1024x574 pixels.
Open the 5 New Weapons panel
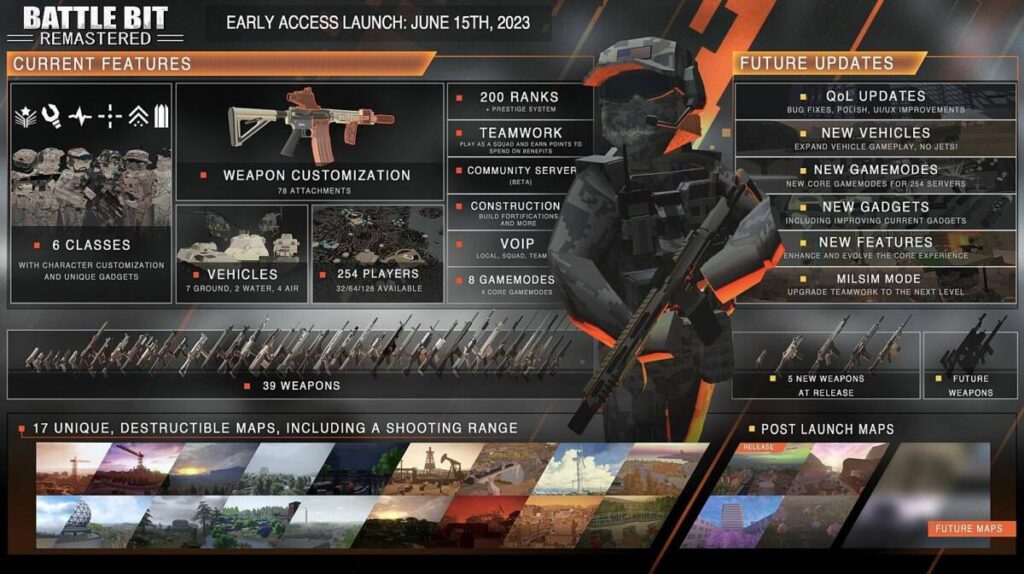click(x=826, y=365)
